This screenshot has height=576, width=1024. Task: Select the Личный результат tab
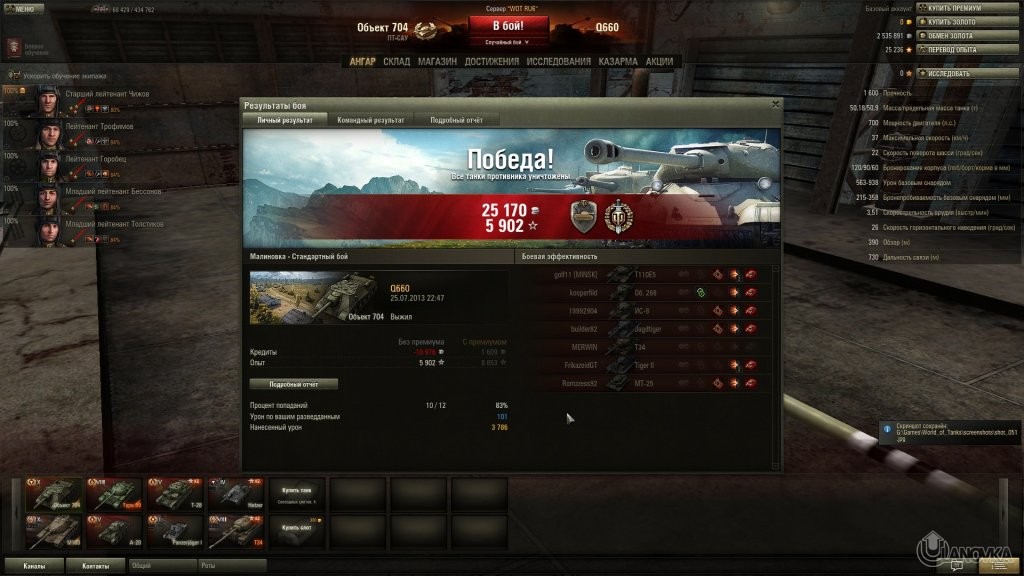(285, 120)
